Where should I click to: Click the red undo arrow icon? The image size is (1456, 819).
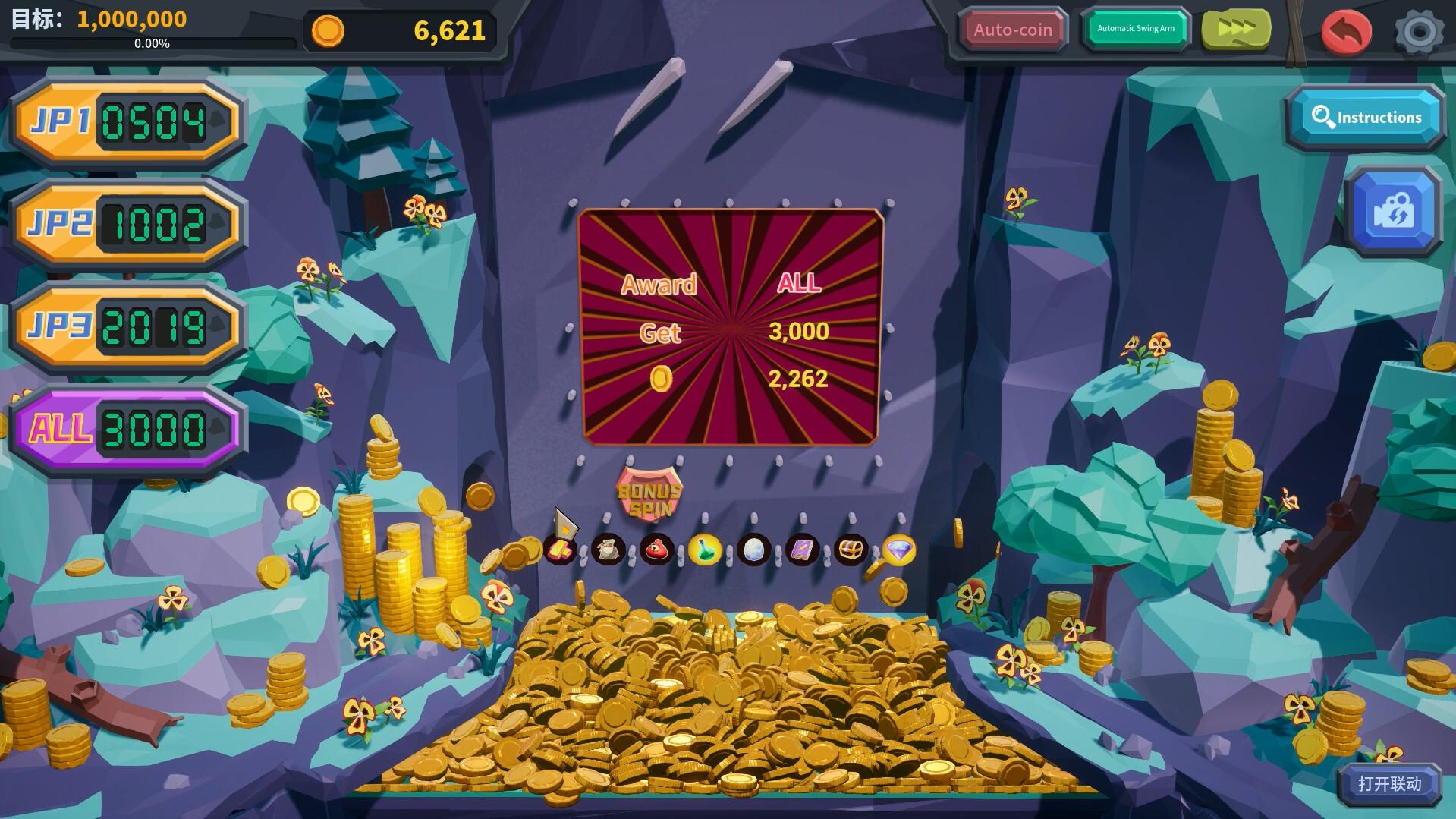[1345, 30]
